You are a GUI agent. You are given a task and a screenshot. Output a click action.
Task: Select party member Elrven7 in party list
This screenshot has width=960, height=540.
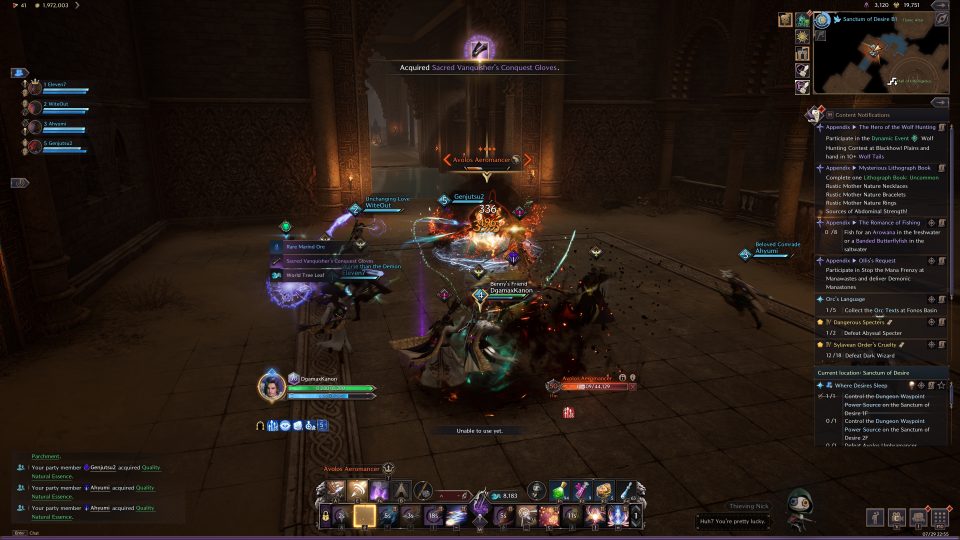(55, 85)
